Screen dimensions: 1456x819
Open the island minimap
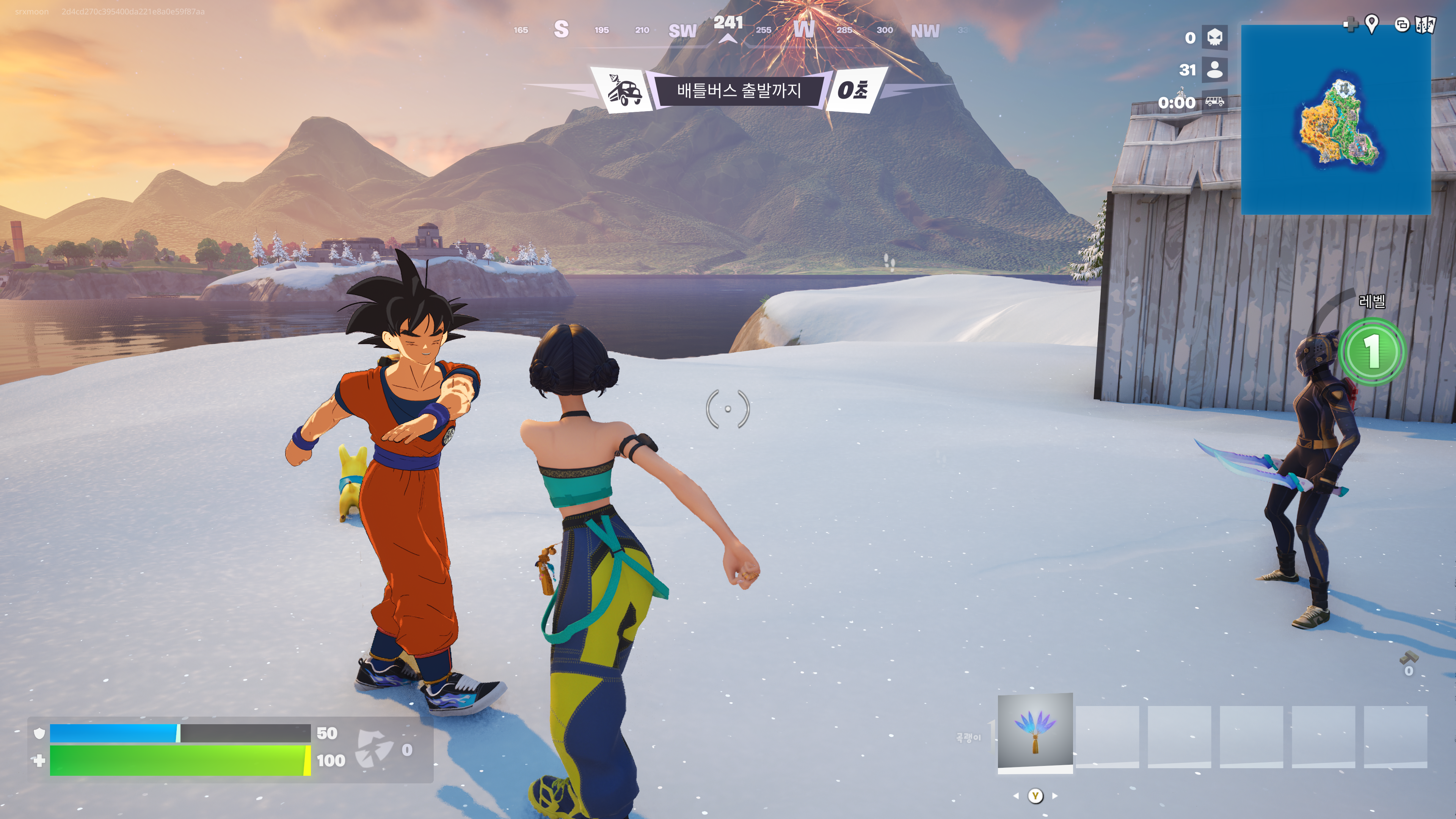[1335, 120]
